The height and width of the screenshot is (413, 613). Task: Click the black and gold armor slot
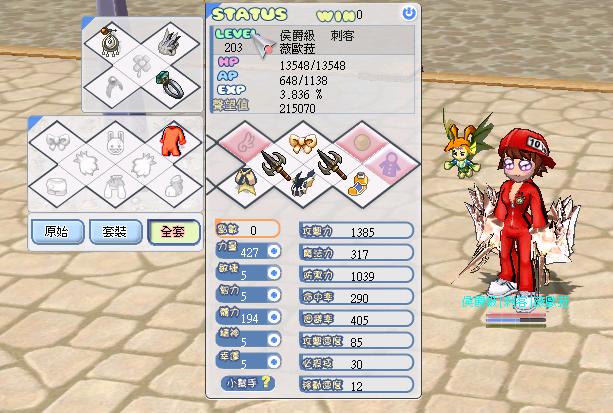tap(246, 182)
